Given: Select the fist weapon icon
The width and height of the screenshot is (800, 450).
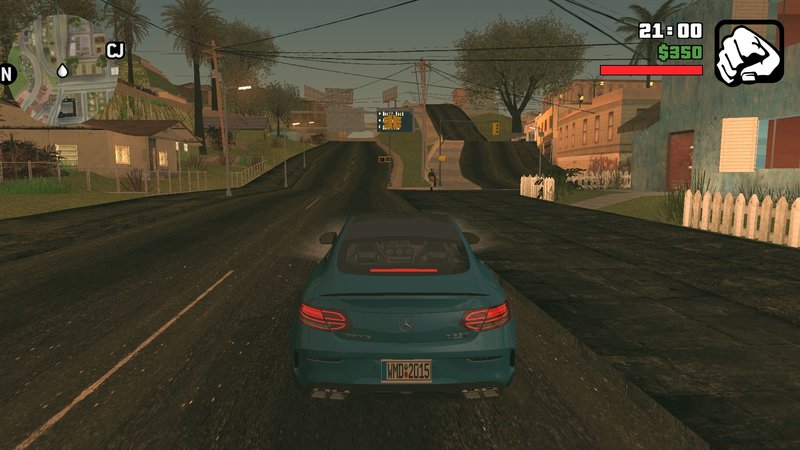Looking at the screenshot, I should click(749, 51).
